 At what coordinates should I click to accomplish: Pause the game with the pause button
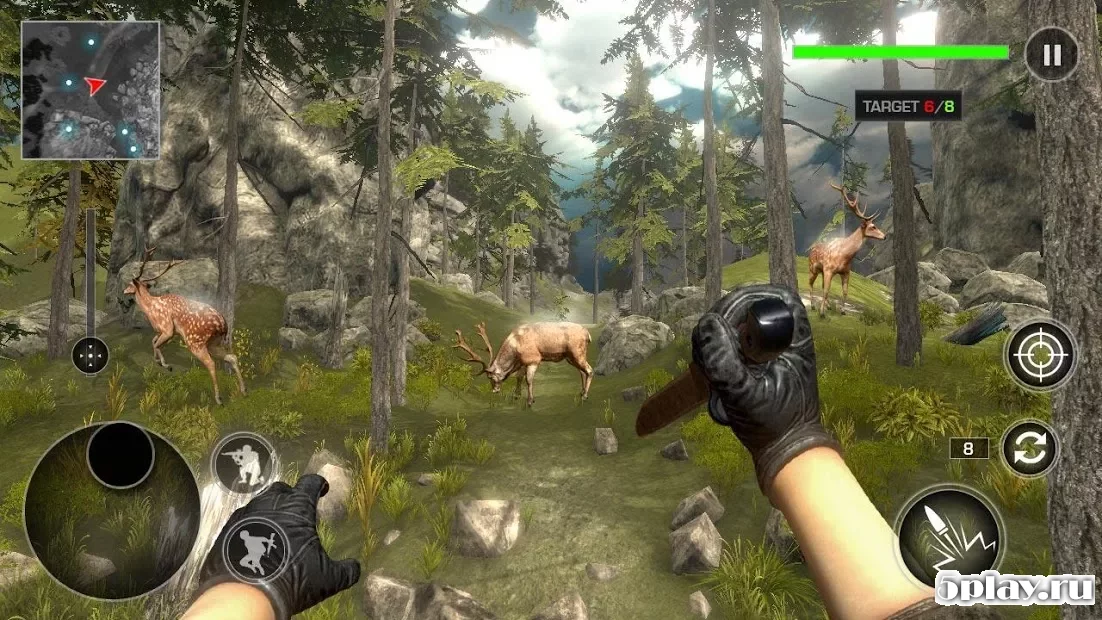[1051, 54]
